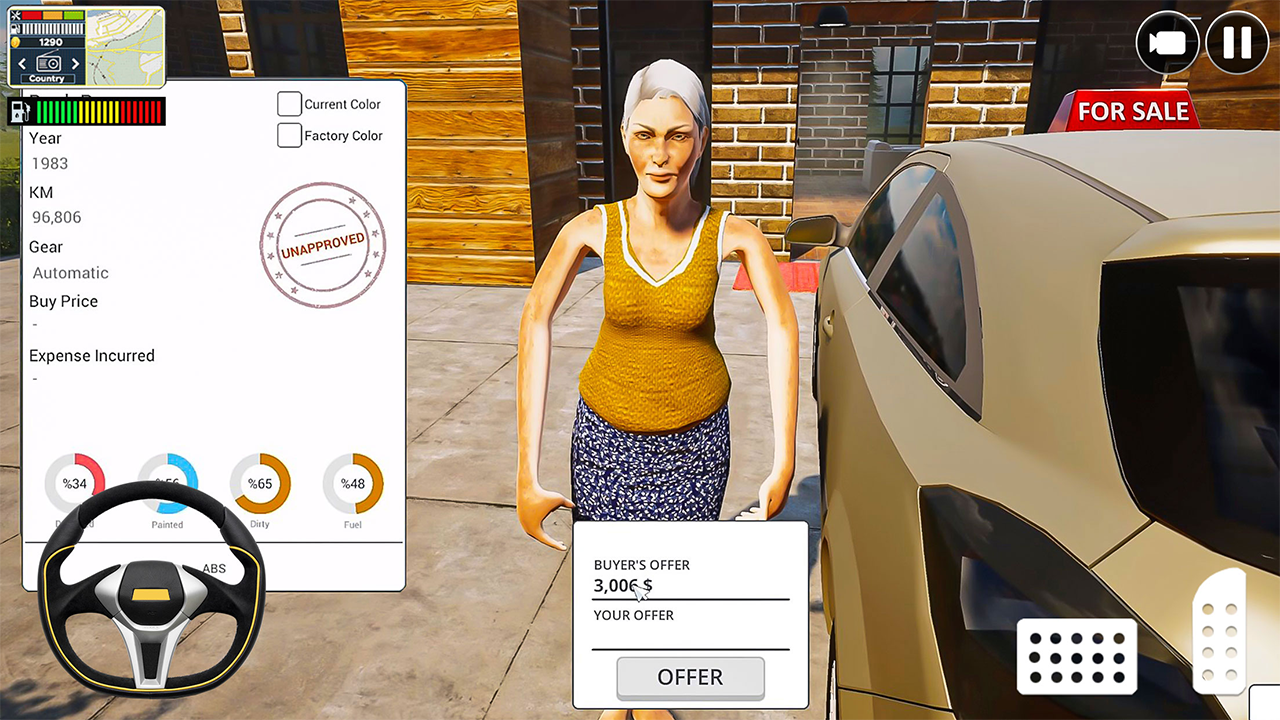Select the radio icon on the HUD

[49, 62]
